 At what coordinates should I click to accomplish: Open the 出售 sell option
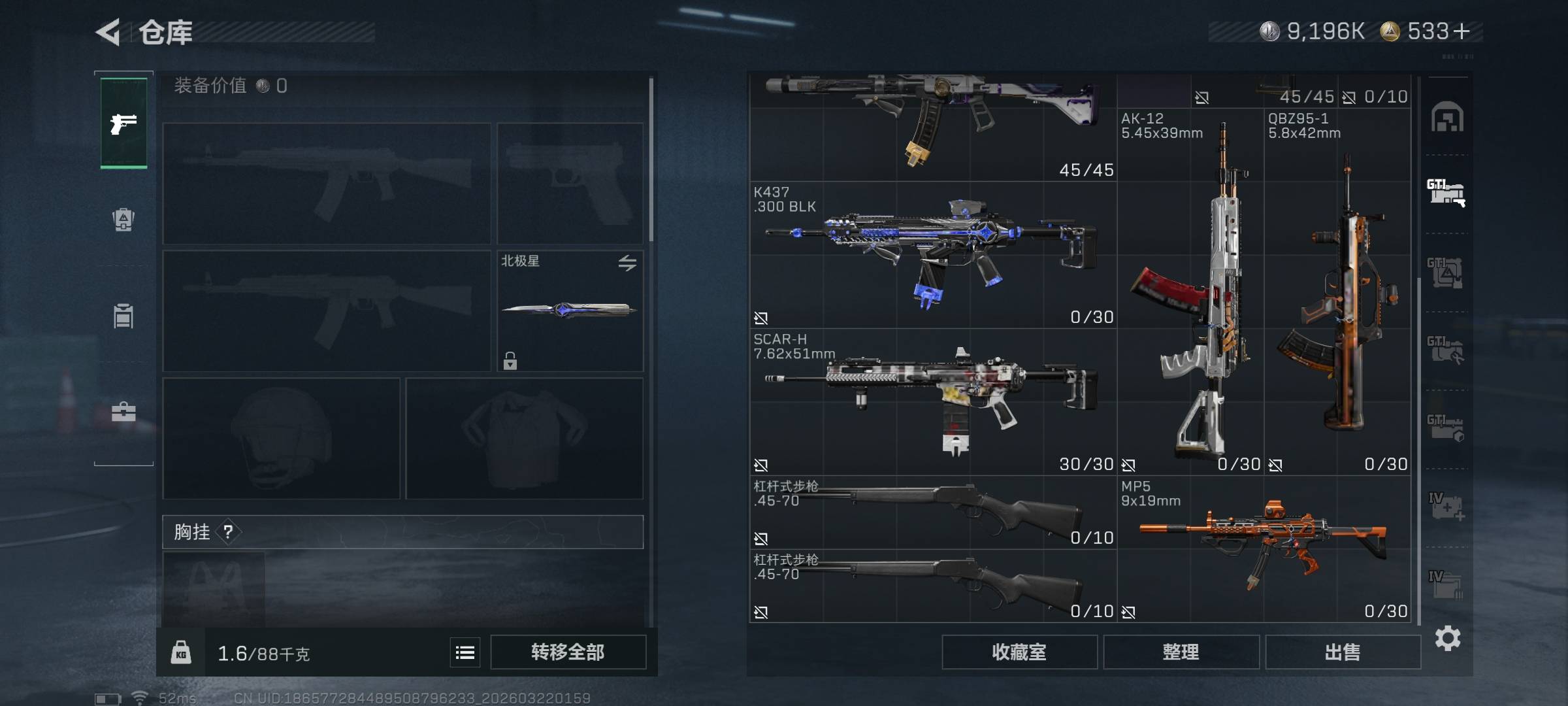click(1343, 652)
